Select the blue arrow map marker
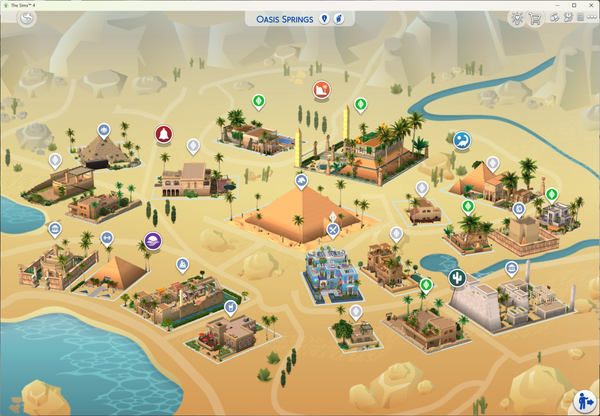This screenshot has height=416, width=600. pos(461,141)
